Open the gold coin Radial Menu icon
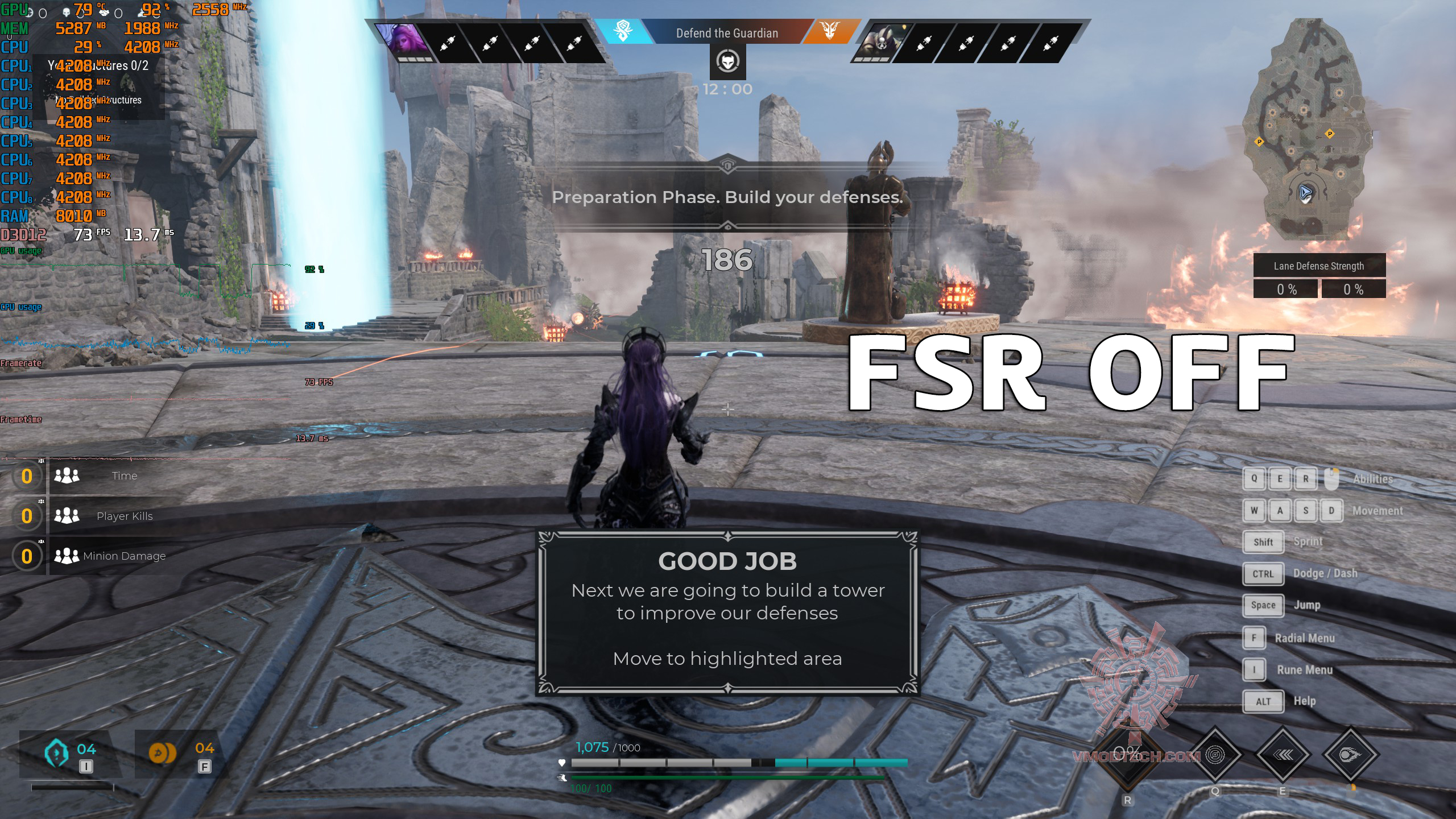Screen dimensions: 1456x819 pos(162,752)
